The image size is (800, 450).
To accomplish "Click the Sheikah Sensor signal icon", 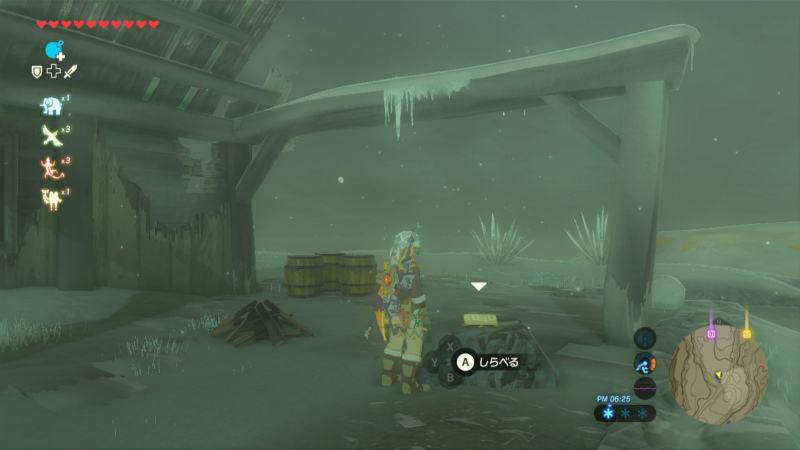I will point(645,338).
